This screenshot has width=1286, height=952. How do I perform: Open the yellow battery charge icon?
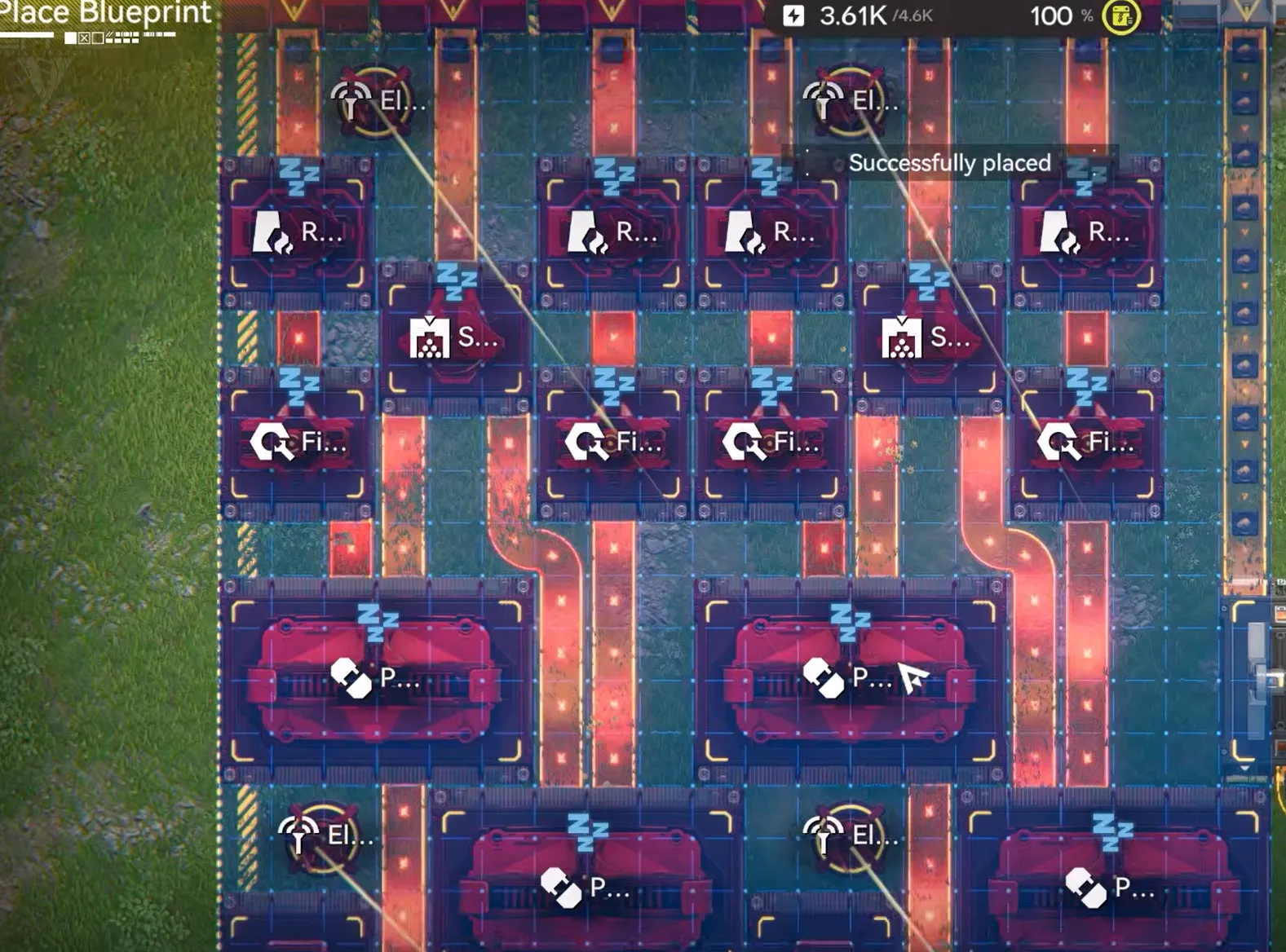pos(1121,15)
